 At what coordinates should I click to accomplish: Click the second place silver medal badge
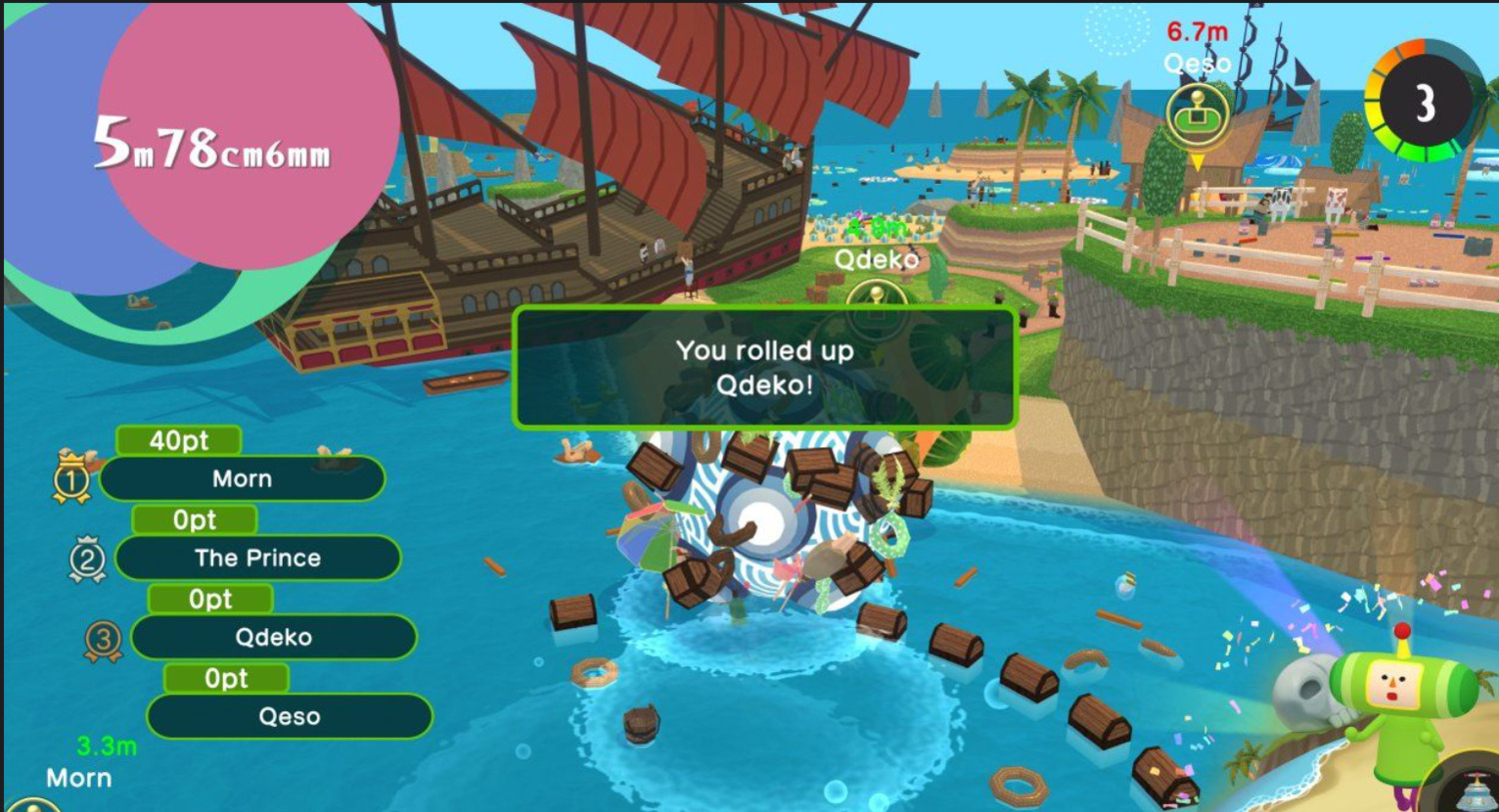(87, 559)
